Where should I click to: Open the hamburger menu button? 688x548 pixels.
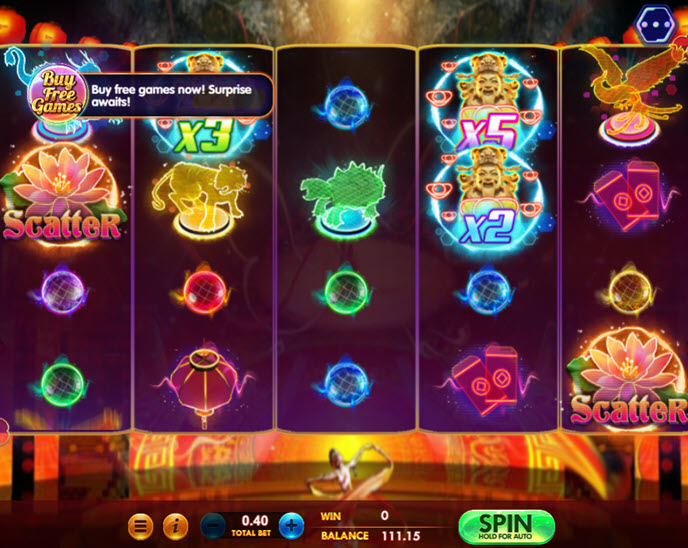(x=142, y=525)
